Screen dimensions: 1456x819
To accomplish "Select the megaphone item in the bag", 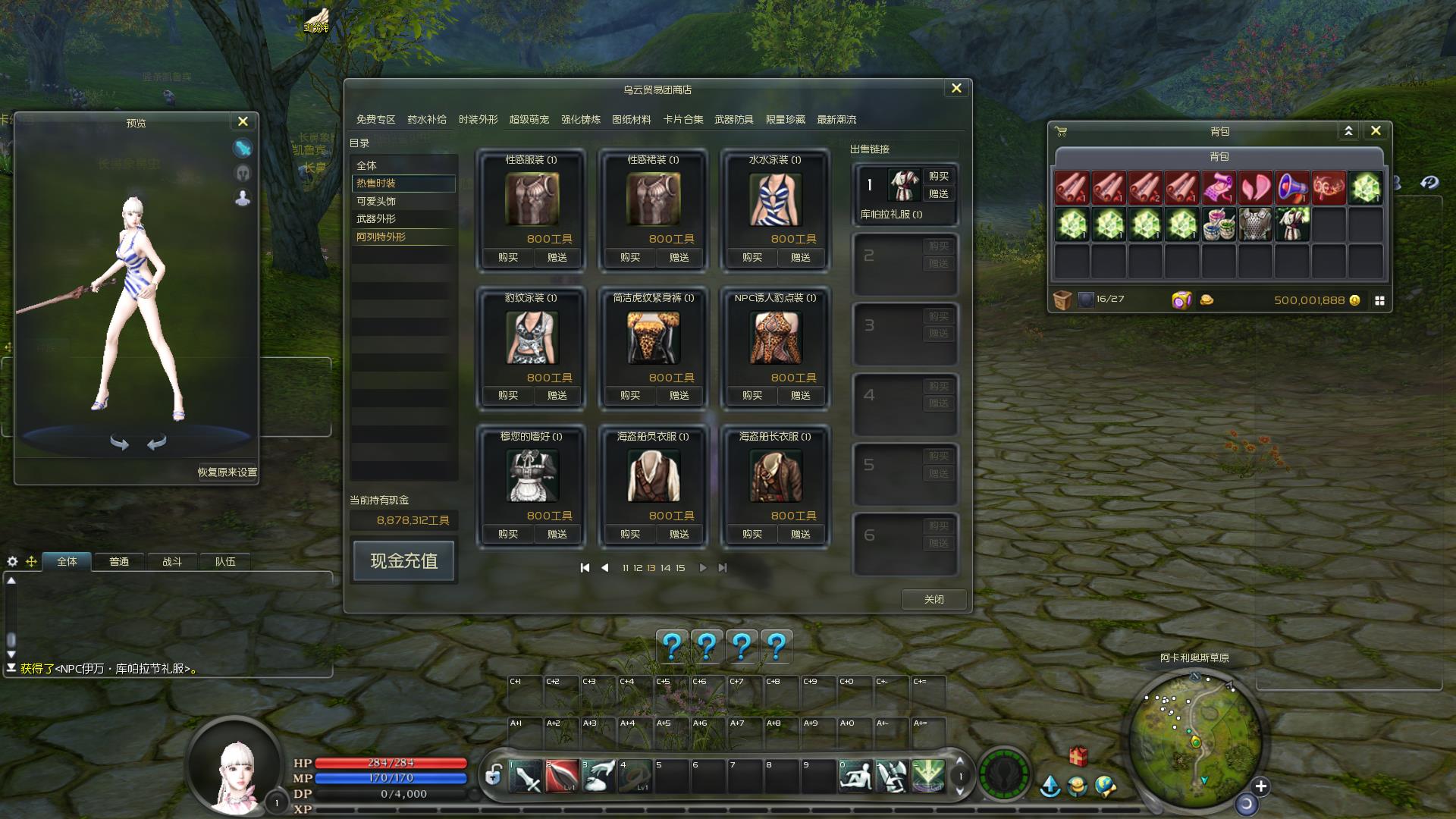I will point(1292,187).
